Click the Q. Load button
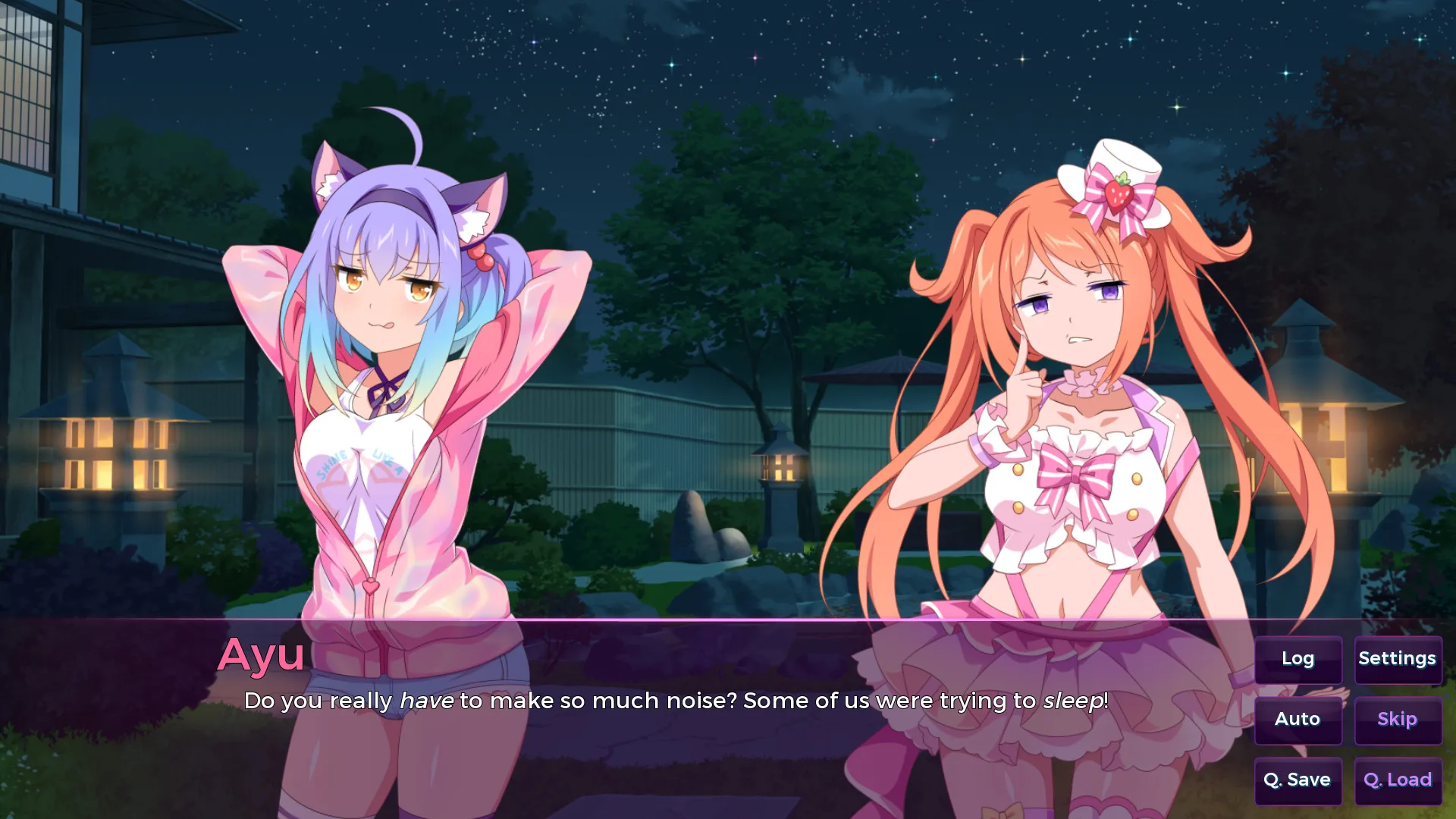1456x819 pixels. tap(1397, 780)
